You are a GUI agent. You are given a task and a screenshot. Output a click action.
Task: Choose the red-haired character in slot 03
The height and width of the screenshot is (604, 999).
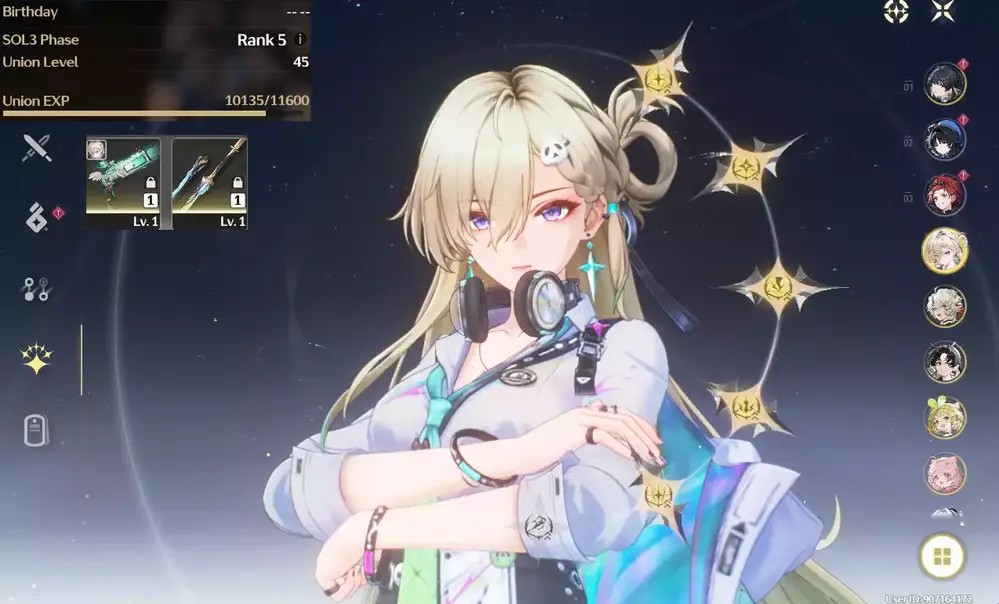[945, 195]
